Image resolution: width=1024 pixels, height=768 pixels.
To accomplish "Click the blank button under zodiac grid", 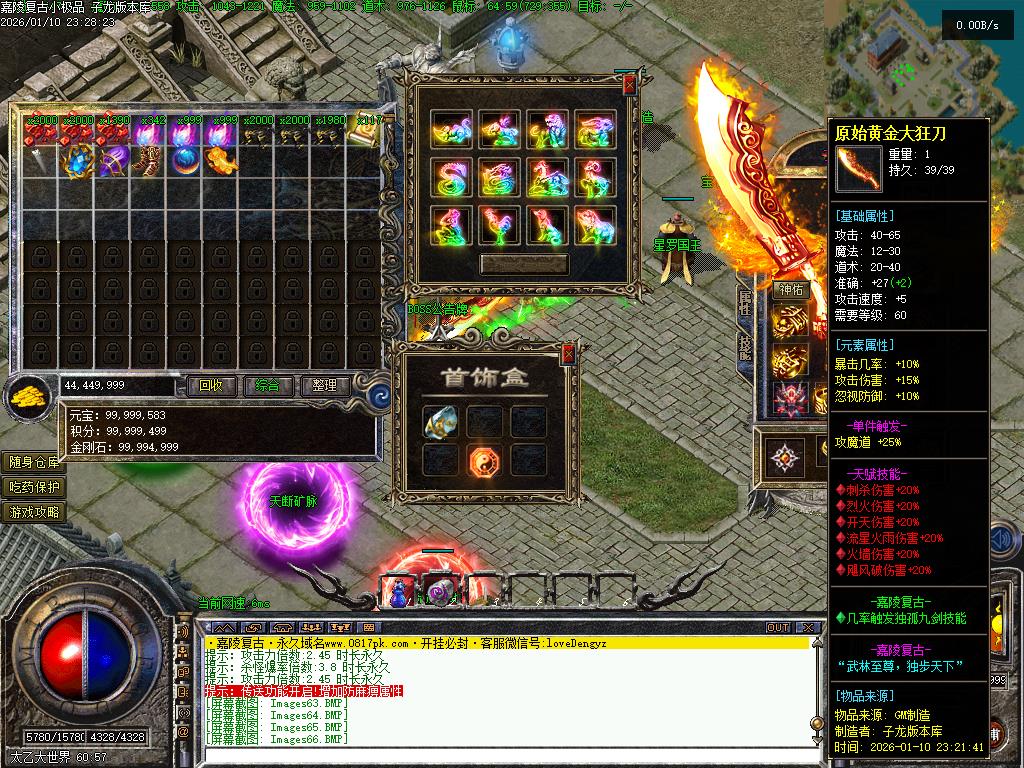I will tap(524, 264).
